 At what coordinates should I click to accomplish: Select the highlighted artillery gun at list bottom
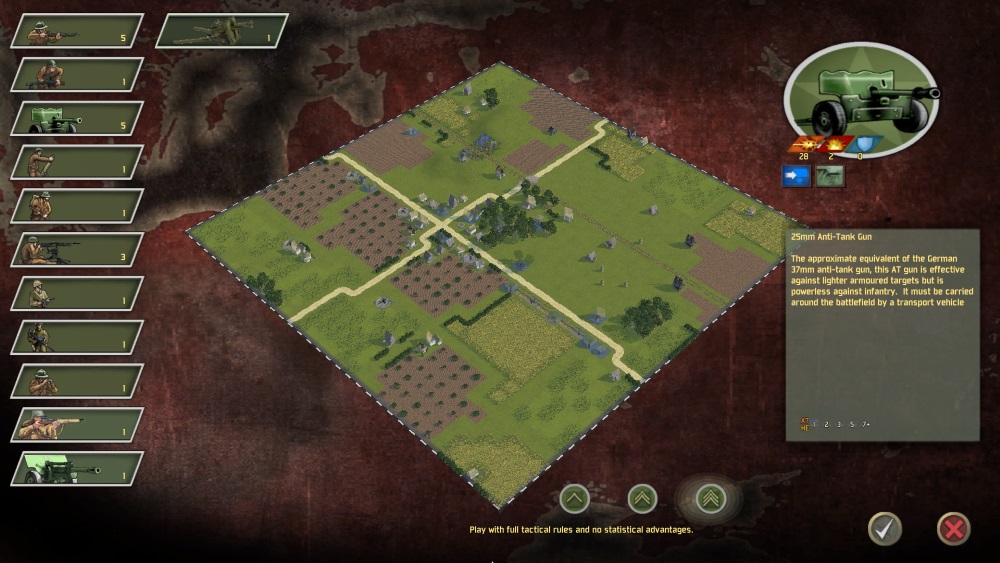[77, 468]
